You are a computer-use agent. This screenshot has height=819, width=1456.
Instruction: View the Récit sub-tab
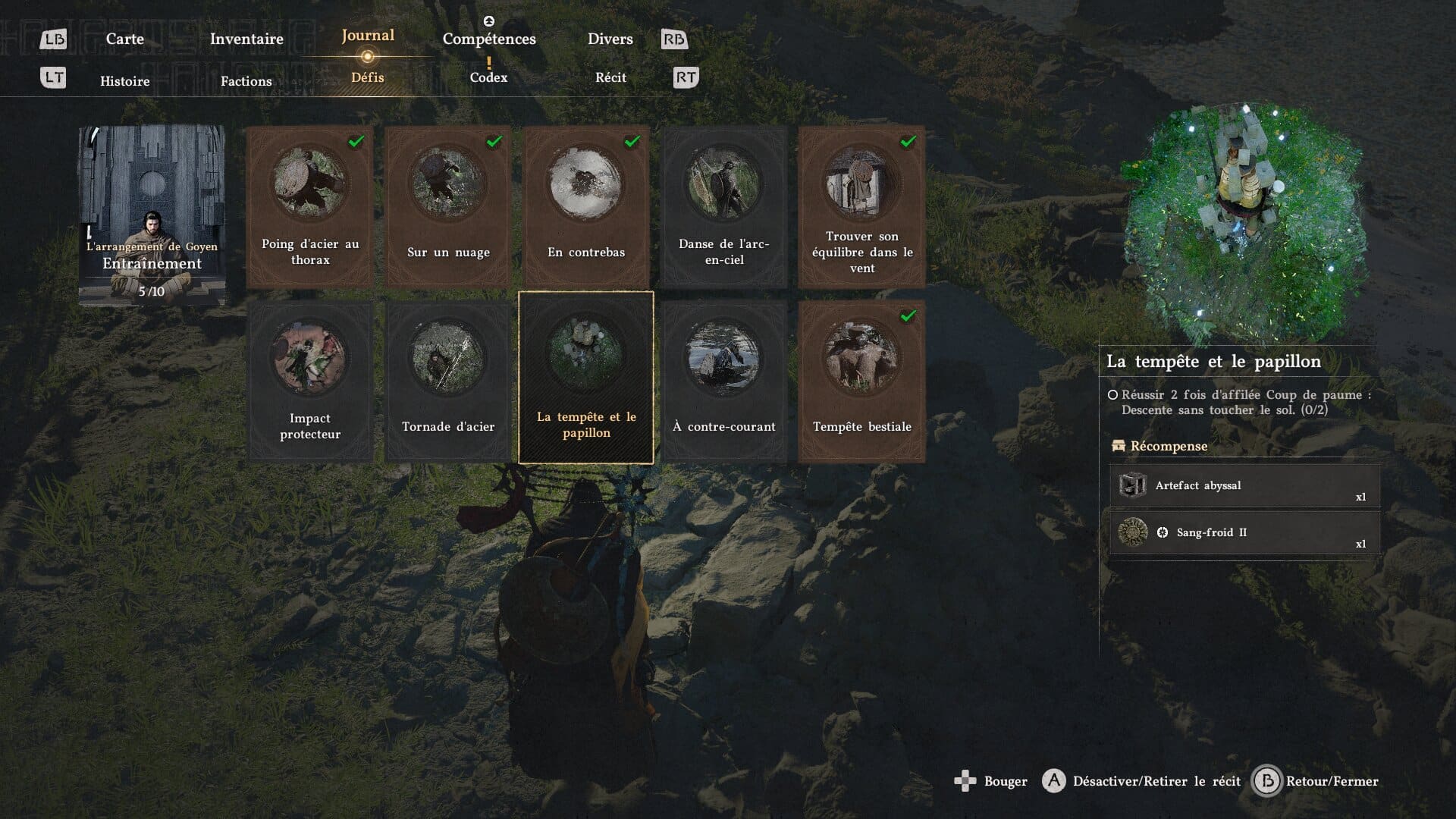[x=610, y=77]
